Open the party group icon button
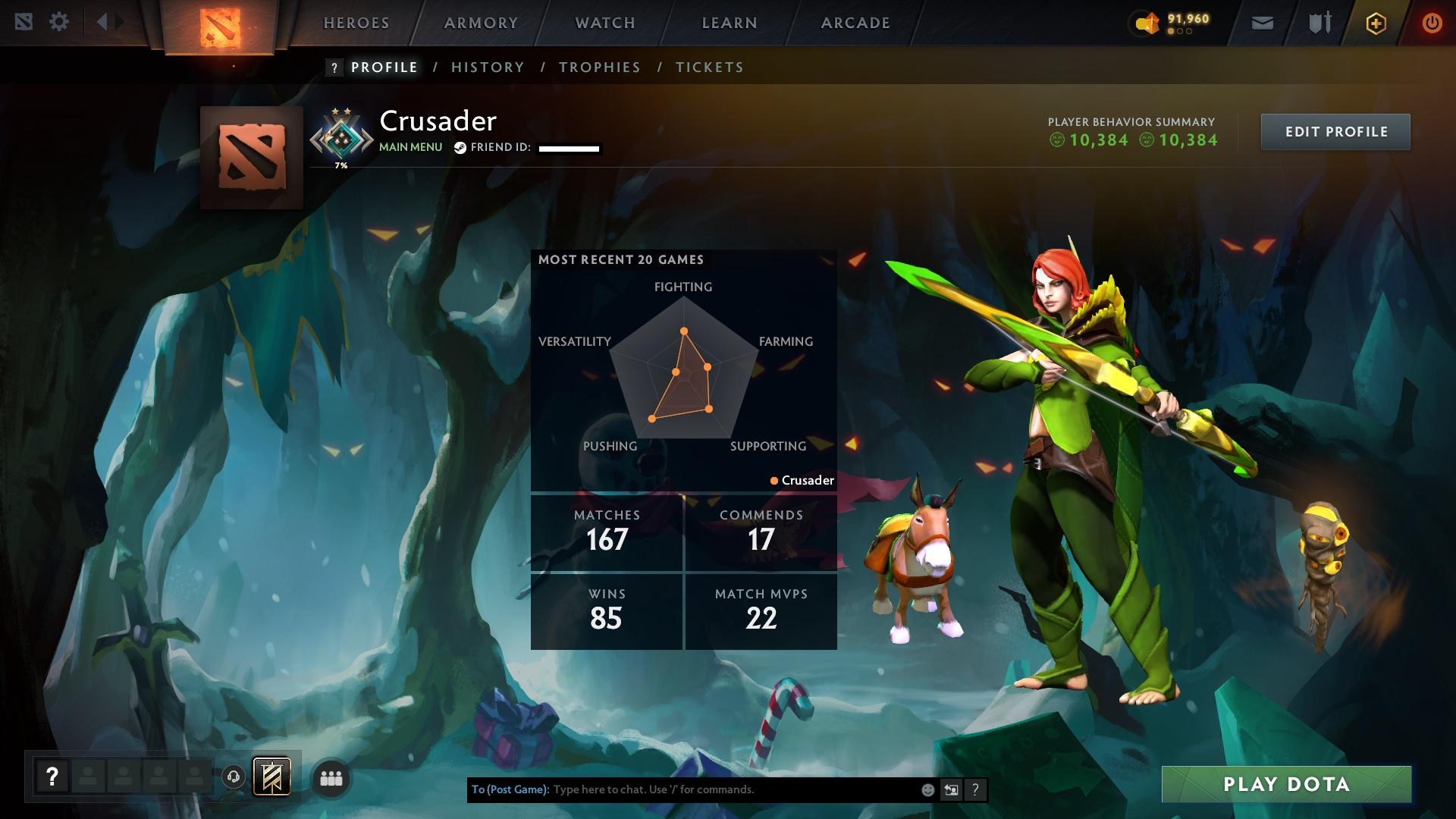 tap(331, 778)
